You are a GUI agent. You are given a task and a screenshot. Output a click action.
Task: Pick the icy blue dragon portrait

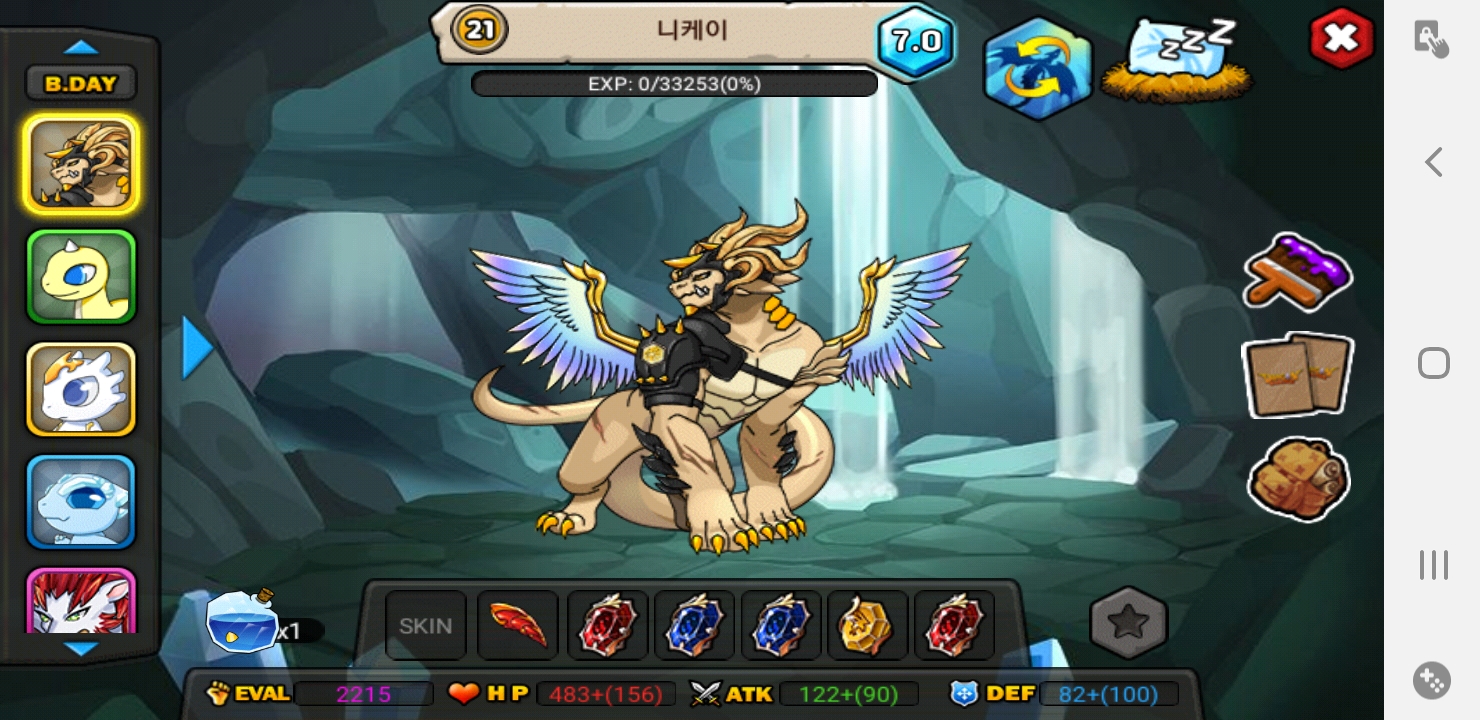coord(81,502)
